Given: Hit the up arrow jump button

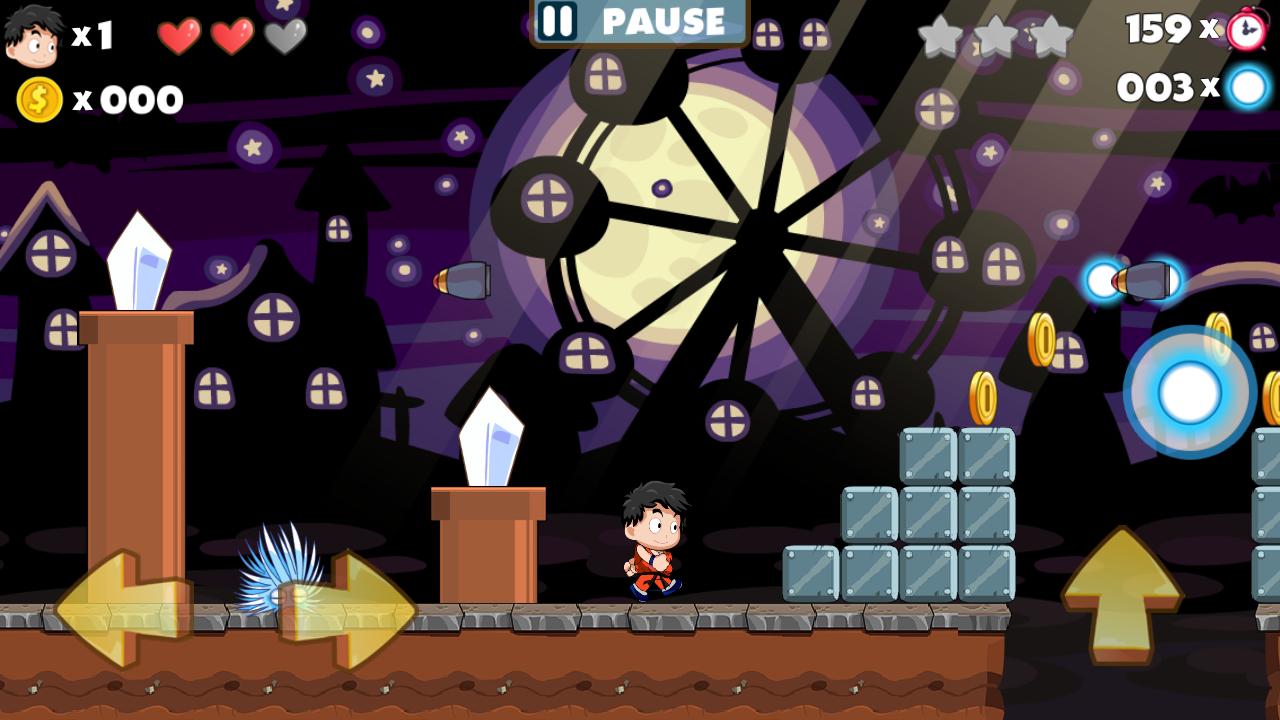Looking at the screenshot, I should point(1121,593).
